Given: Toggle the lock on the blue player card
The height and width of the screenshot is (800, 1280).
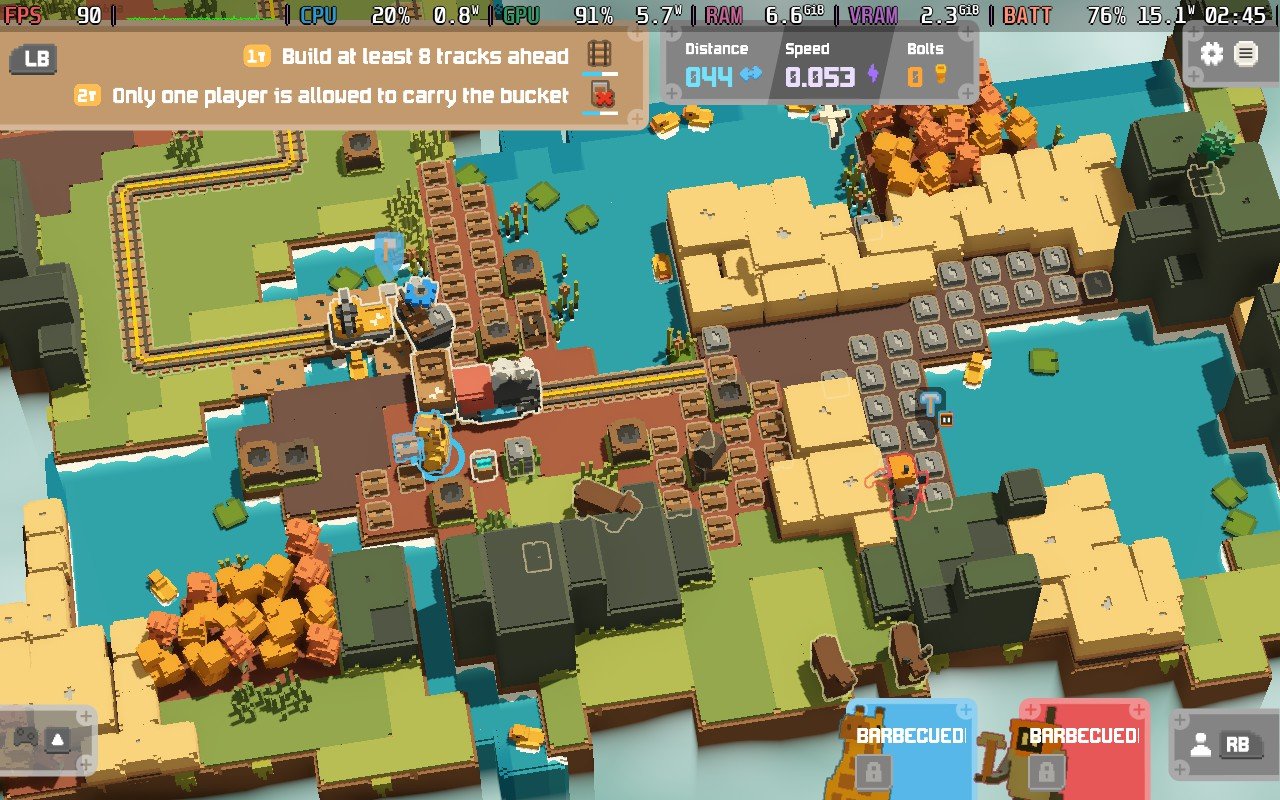Looking at the screenshot, I should pyautogui.click(x=875, y=771).
